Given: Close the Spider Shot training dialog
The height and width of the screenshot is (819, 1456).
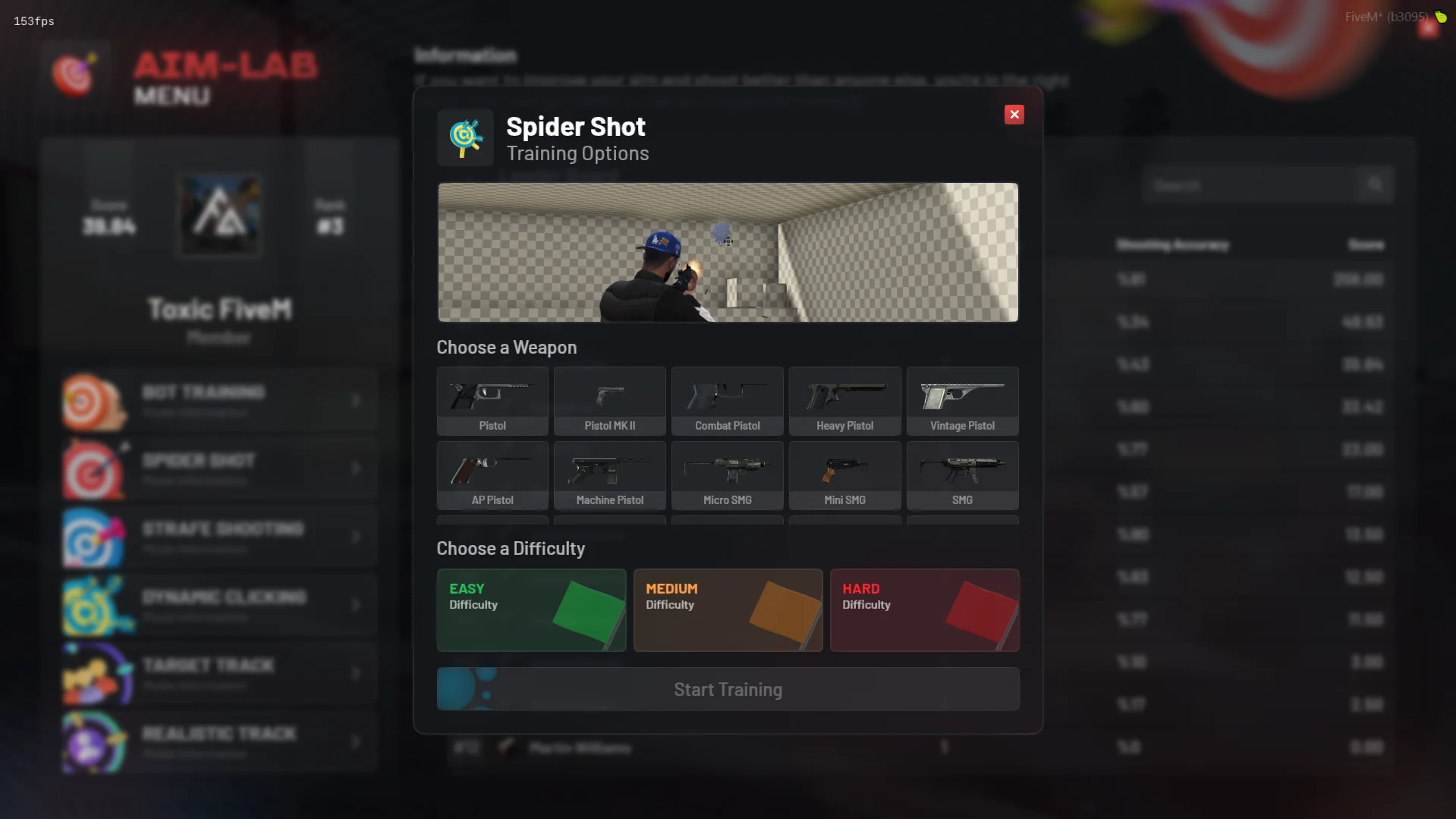Looking at the screenshot, I should (x=1014, y=115).
